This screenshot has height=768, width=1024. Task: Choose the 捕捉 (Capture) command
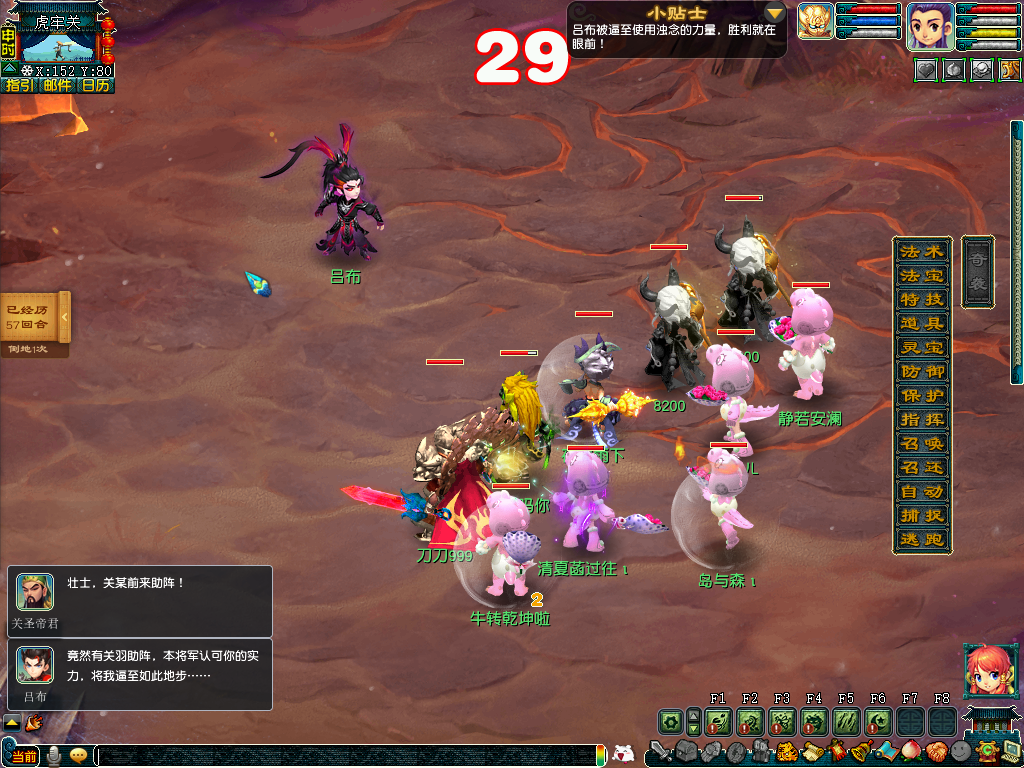click(921, 516)
